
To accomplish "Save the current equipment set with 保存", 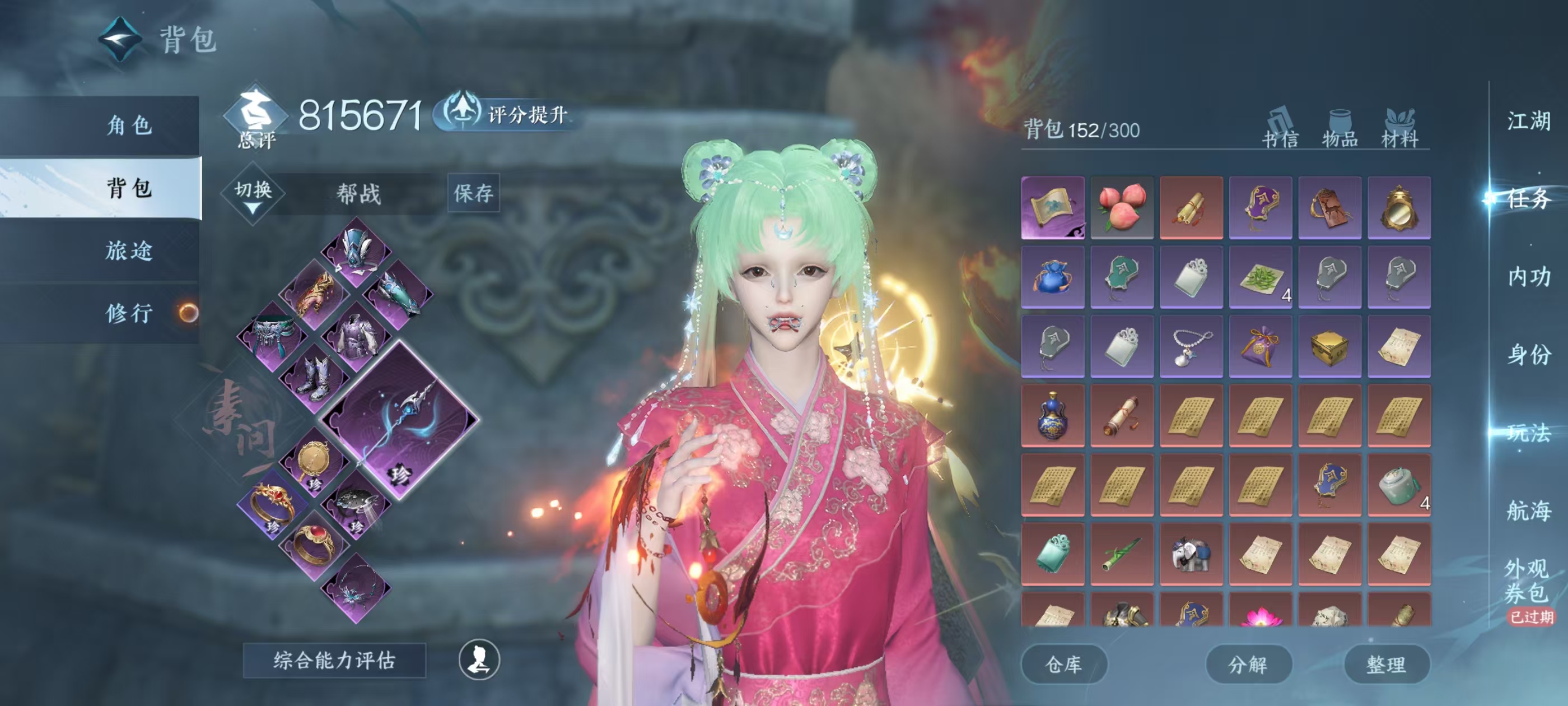I will coord(474,193).
